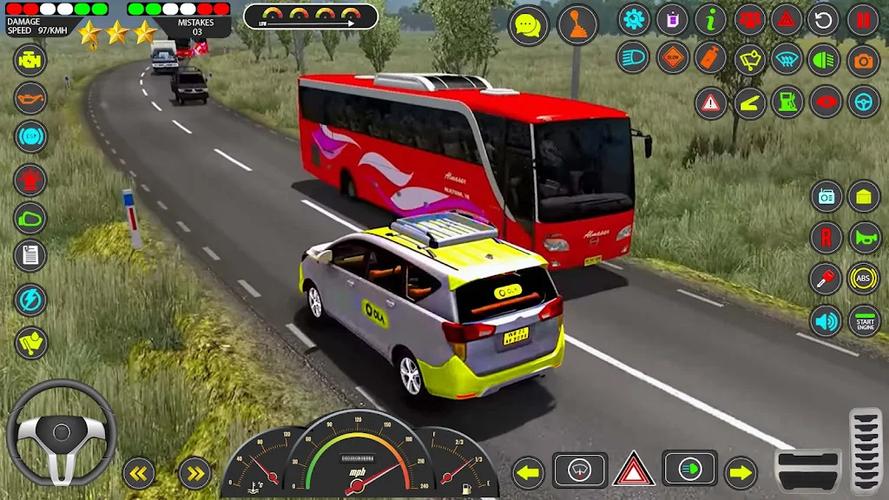Tap the Start Engine button
This screenshot has height=500, width=889.
click(x=864, y=320)
